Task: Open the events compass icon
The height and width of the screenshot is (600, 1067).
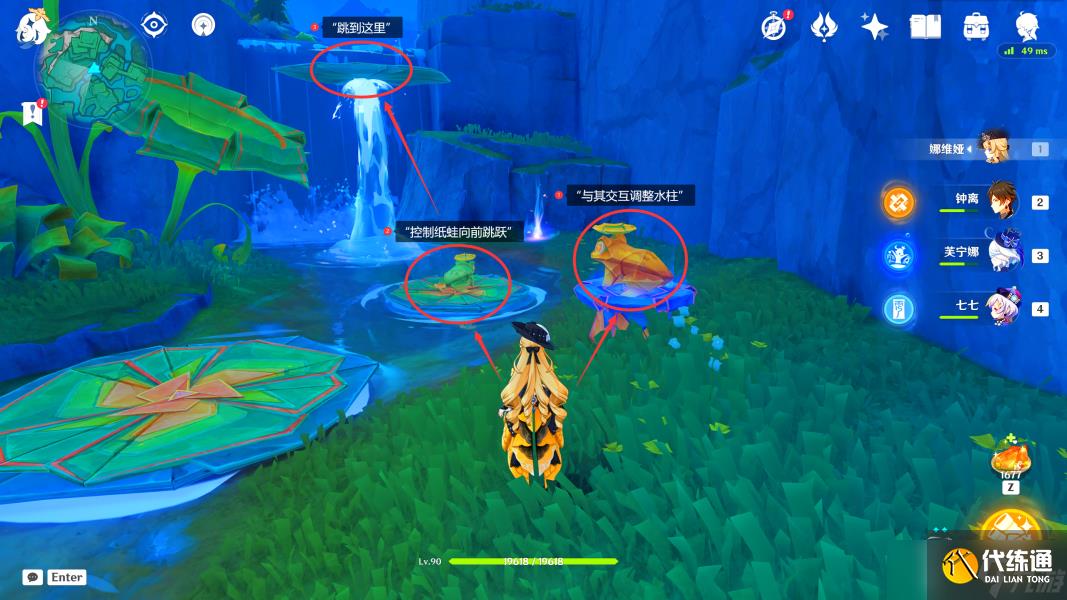Action: [x=773, y=27]
